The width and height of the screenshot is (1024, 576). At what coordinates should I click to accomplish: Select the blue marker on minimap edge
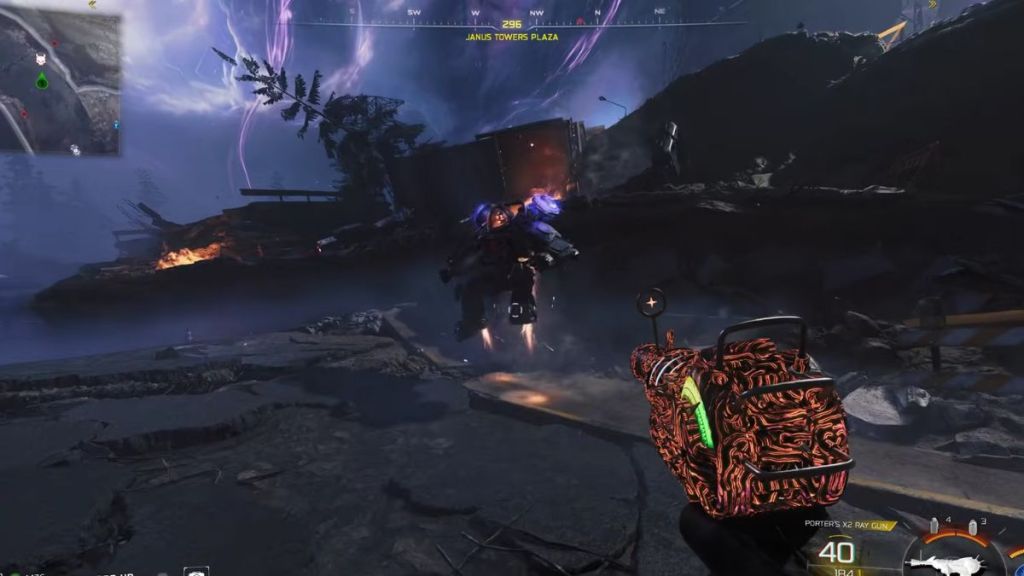coord(117,125)
